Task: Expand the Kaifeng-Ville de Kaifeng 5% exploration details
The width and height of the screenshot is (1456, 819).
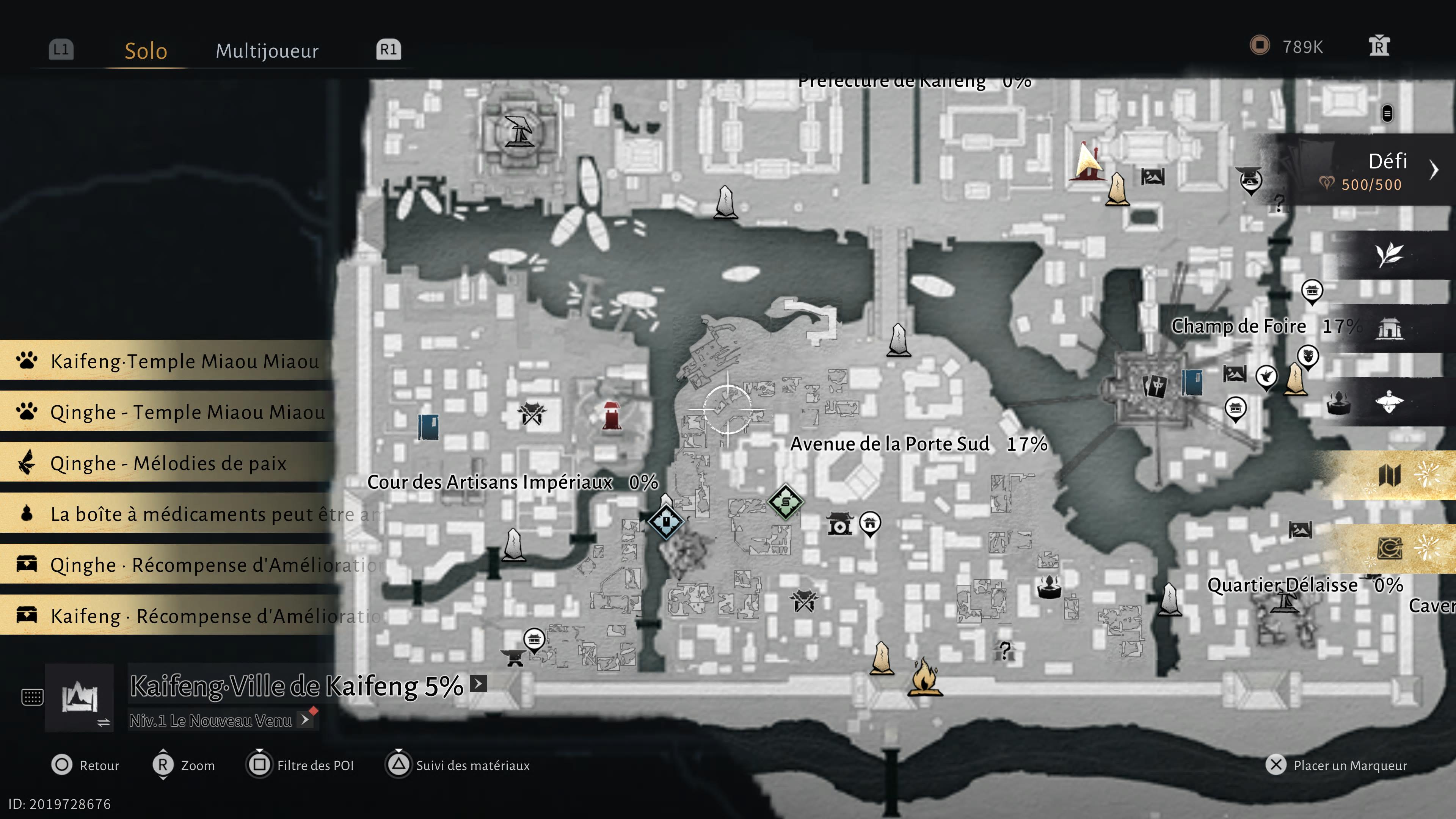Action: coord(479,684)
